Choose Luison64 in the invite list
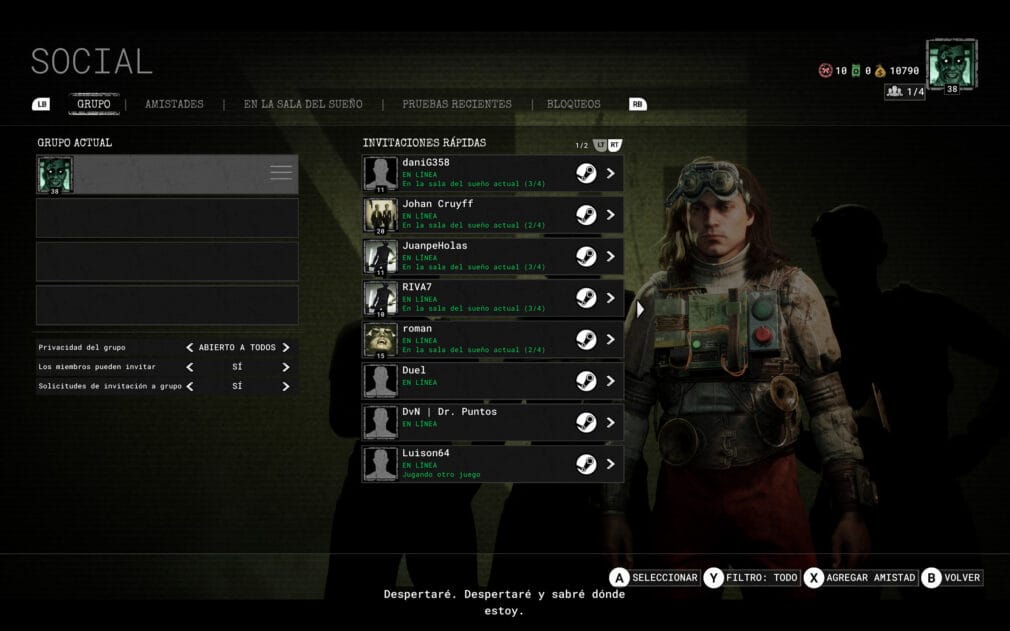 click(492, 464)
